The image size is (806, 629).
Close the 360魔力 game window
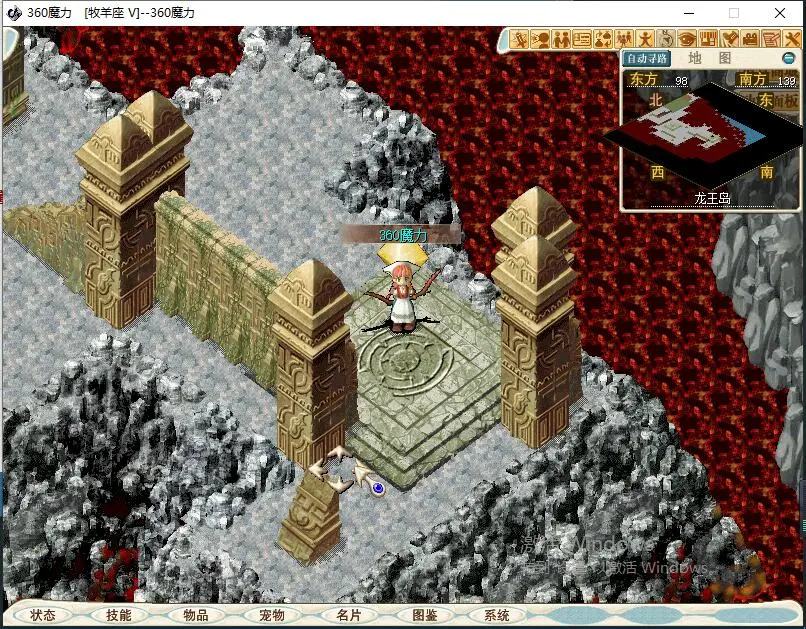coord(780,13)
